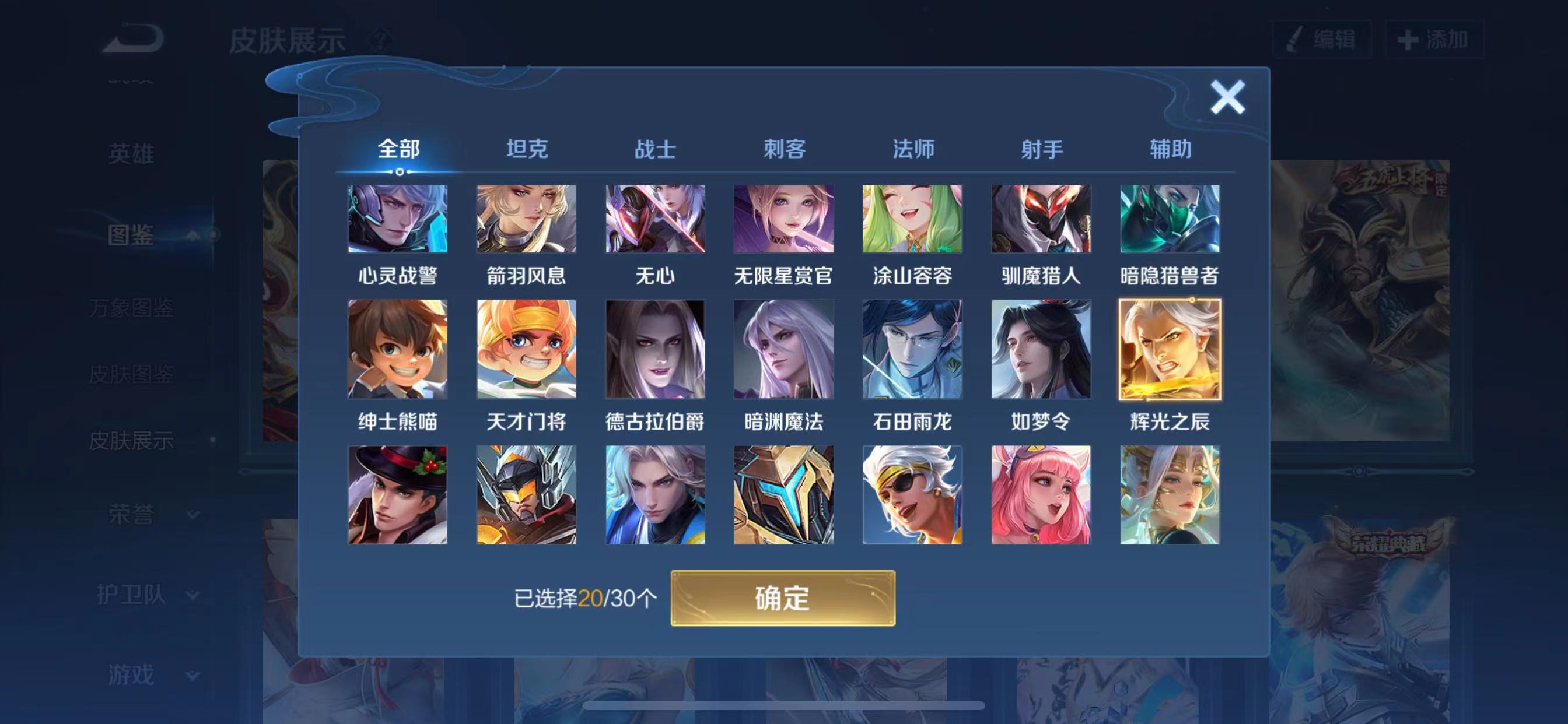Click the back arrow at top left

(x=131, y=38)
